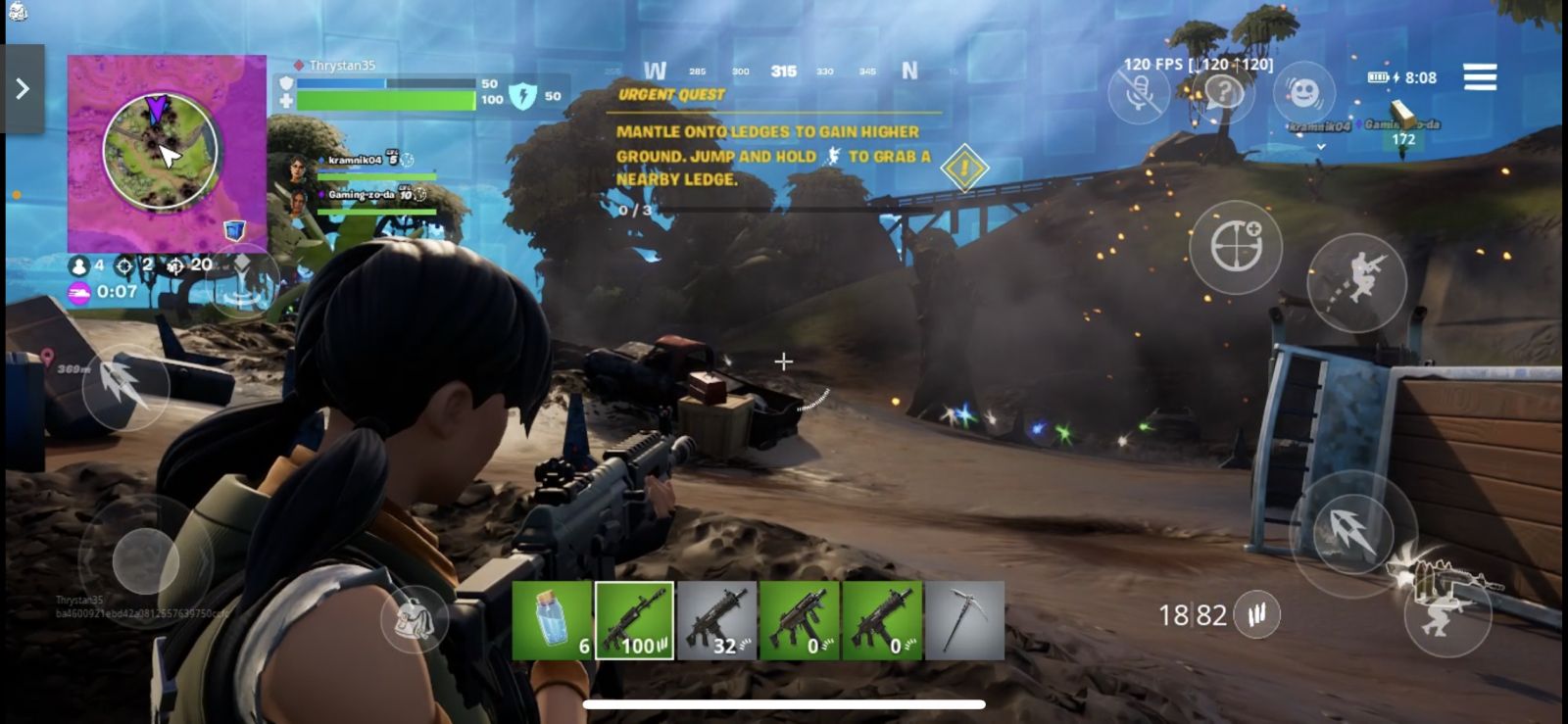Select the shield potion hotbar slot
The width and height of the screenshot is (1568, 724).
pos(552,620)
